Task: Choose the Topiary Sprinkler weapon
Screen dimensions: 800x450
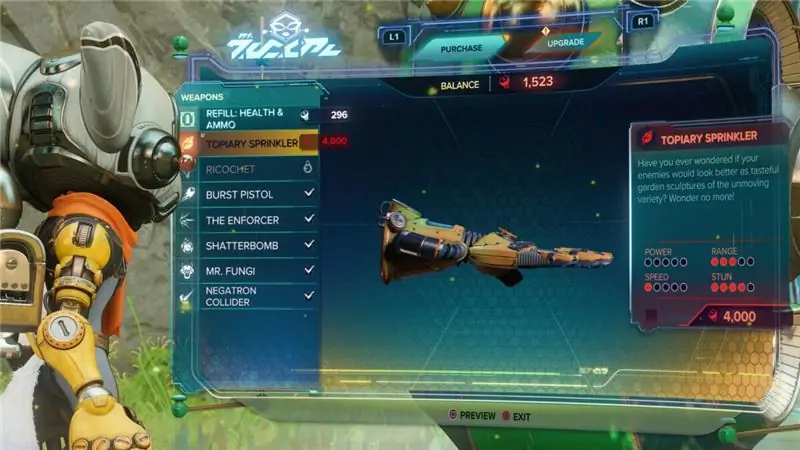Action: point(250,143)
